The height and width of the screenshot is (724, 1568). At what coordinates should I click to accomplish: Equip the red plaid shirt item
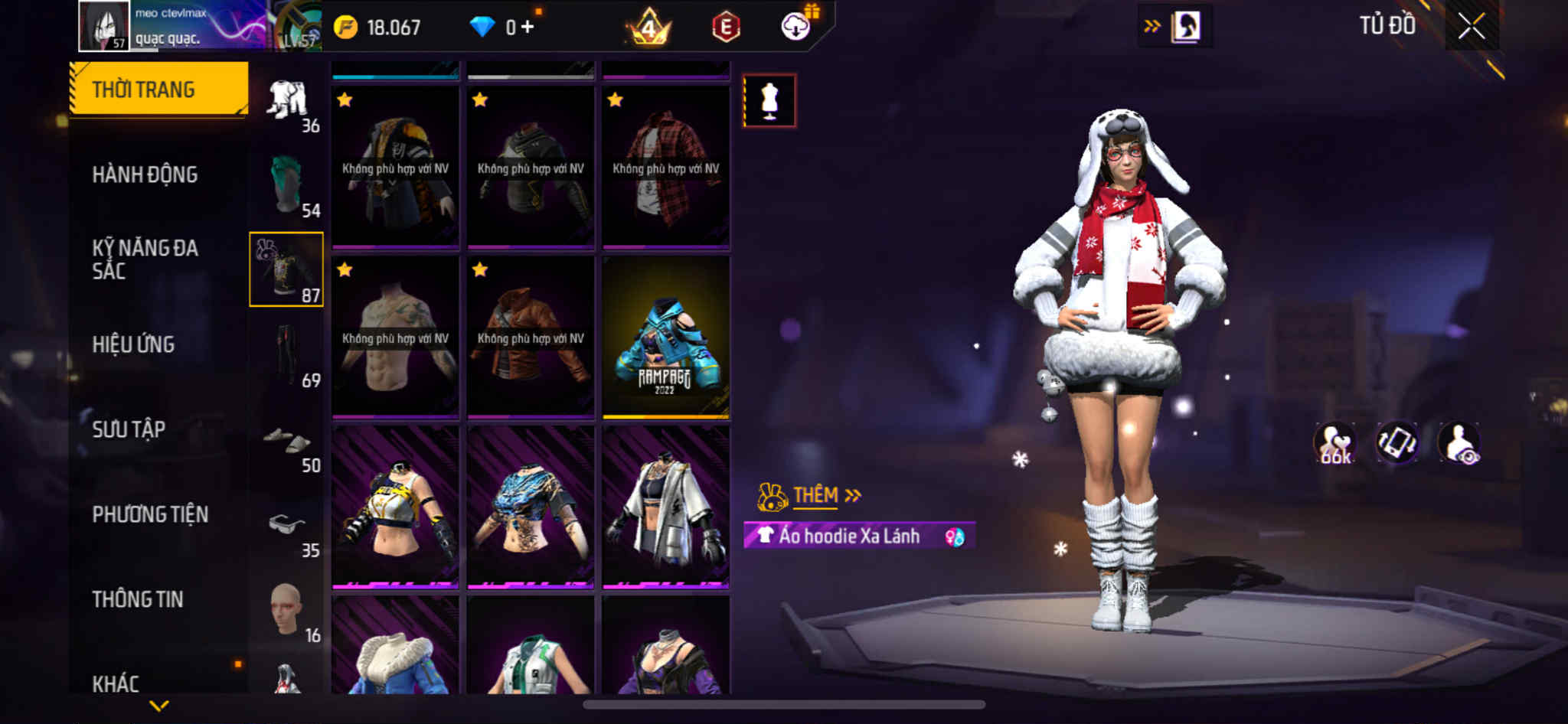click(x=665, y=168)
